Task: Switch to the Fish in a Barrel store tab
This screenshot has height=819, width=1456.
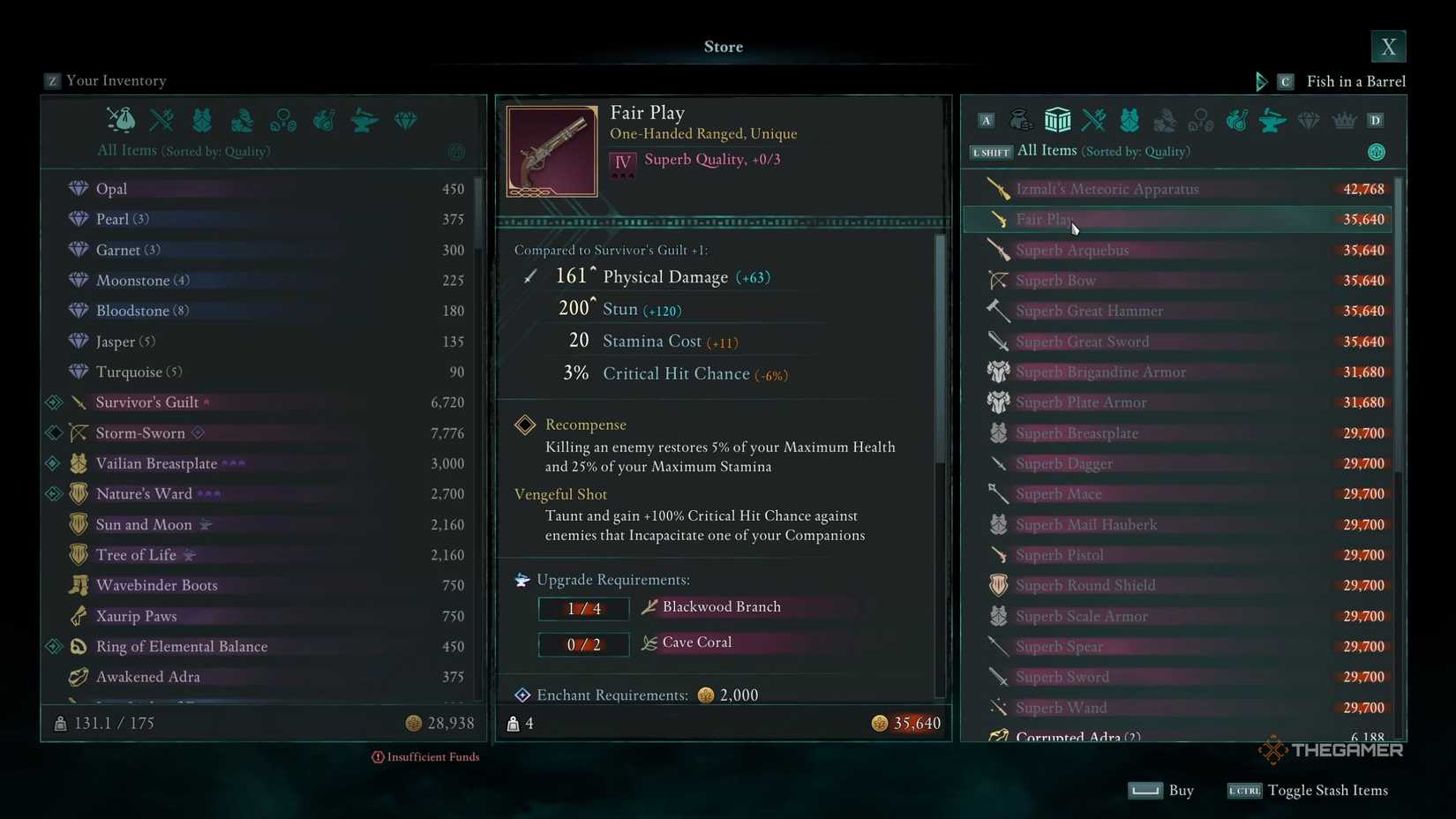Action: pos(1356,80)
